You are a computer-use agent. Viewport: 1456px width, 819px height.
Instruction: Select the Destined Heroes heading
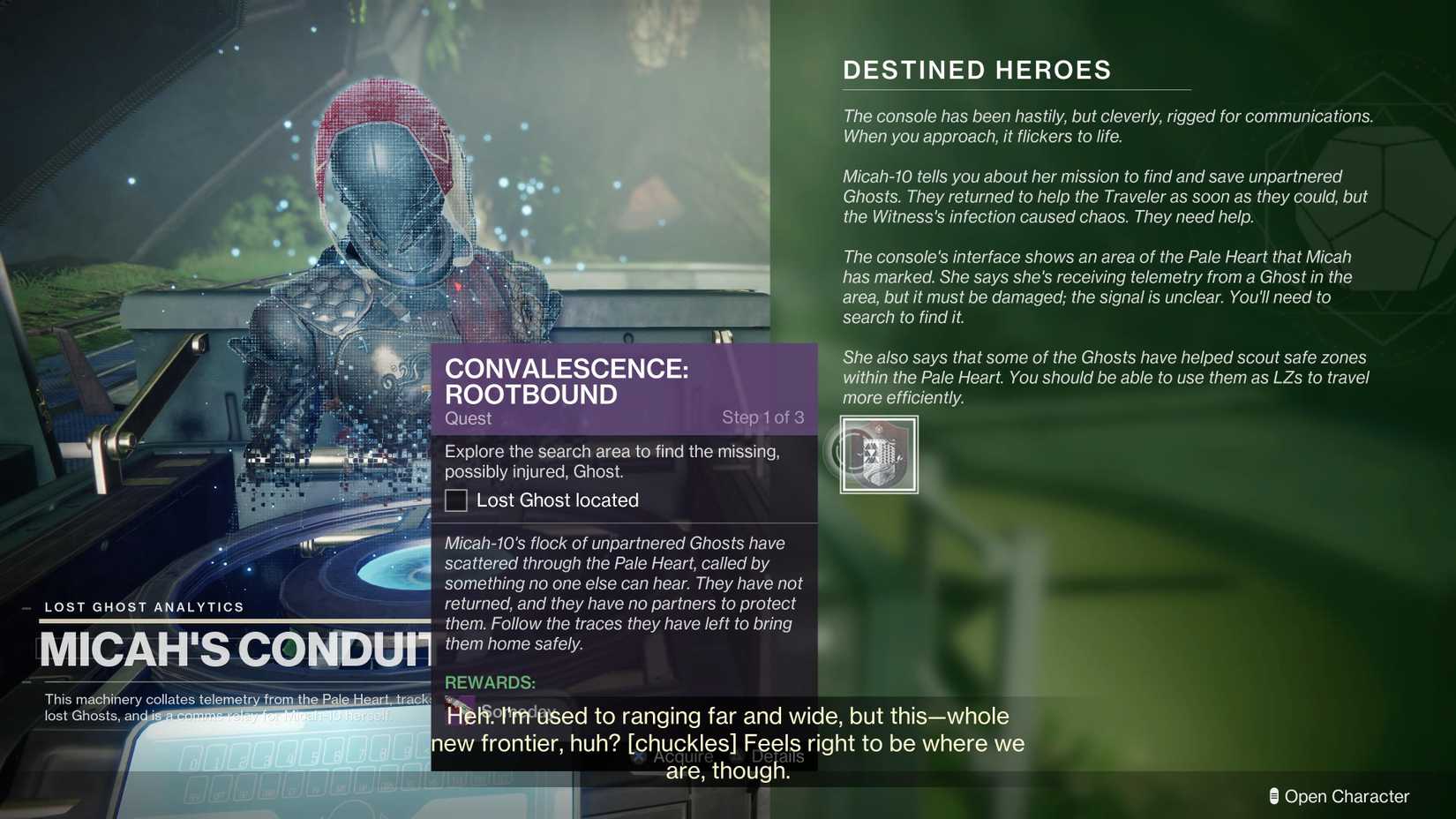tap(976, 70)
